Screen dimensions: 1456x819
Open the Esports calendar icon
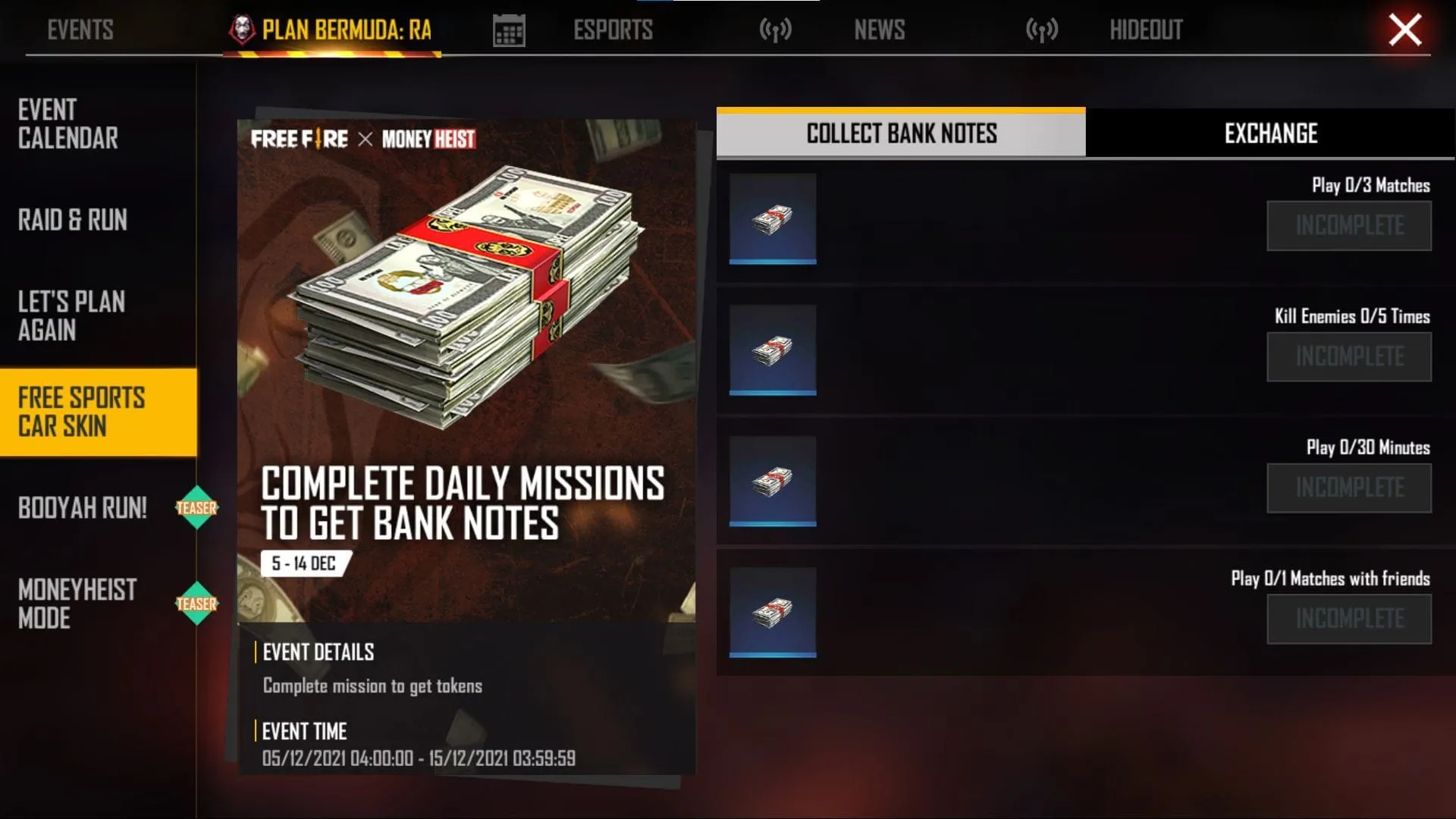pos(508,29)
